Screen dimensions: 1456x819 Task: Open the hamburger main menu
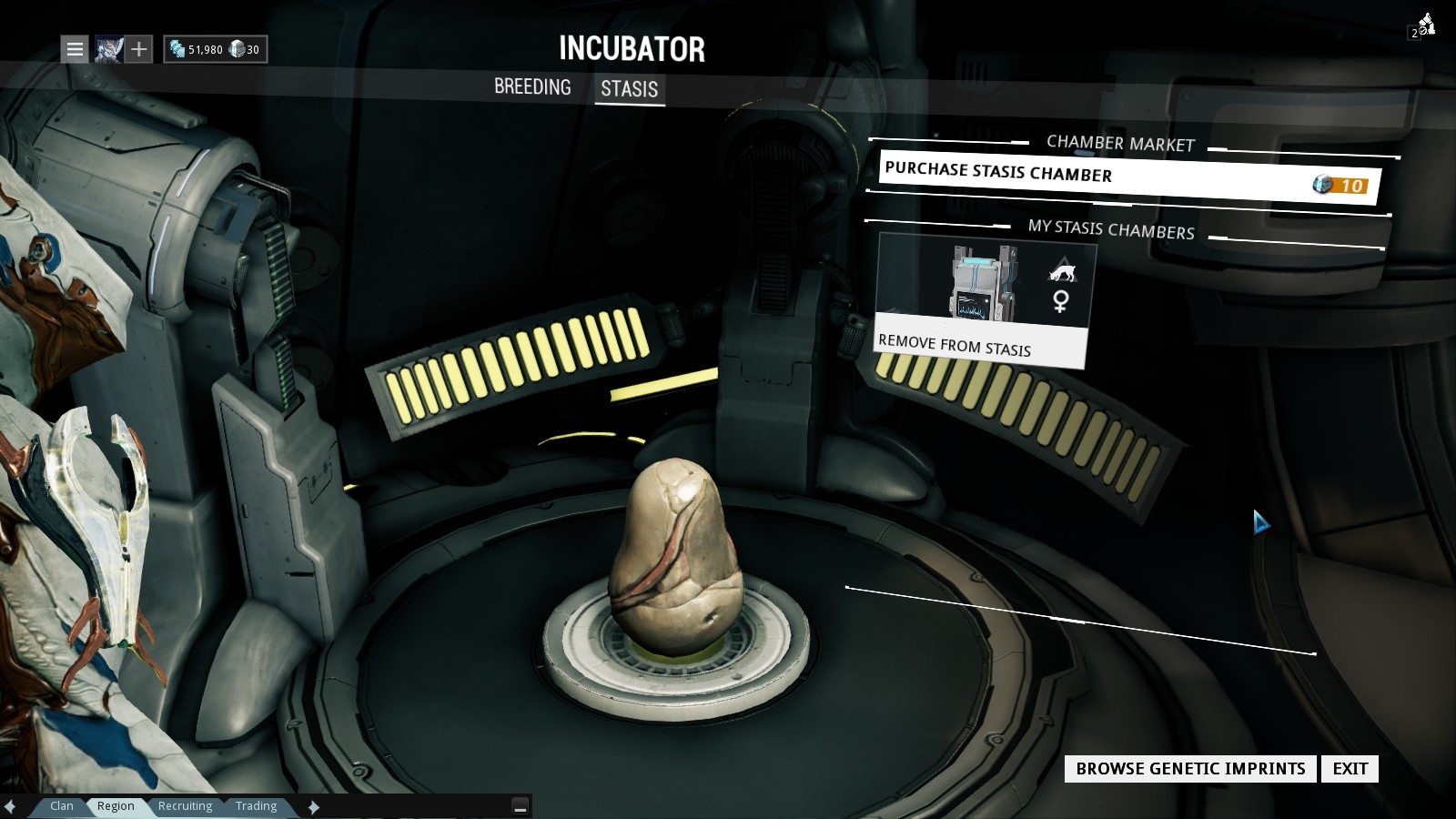75,49
